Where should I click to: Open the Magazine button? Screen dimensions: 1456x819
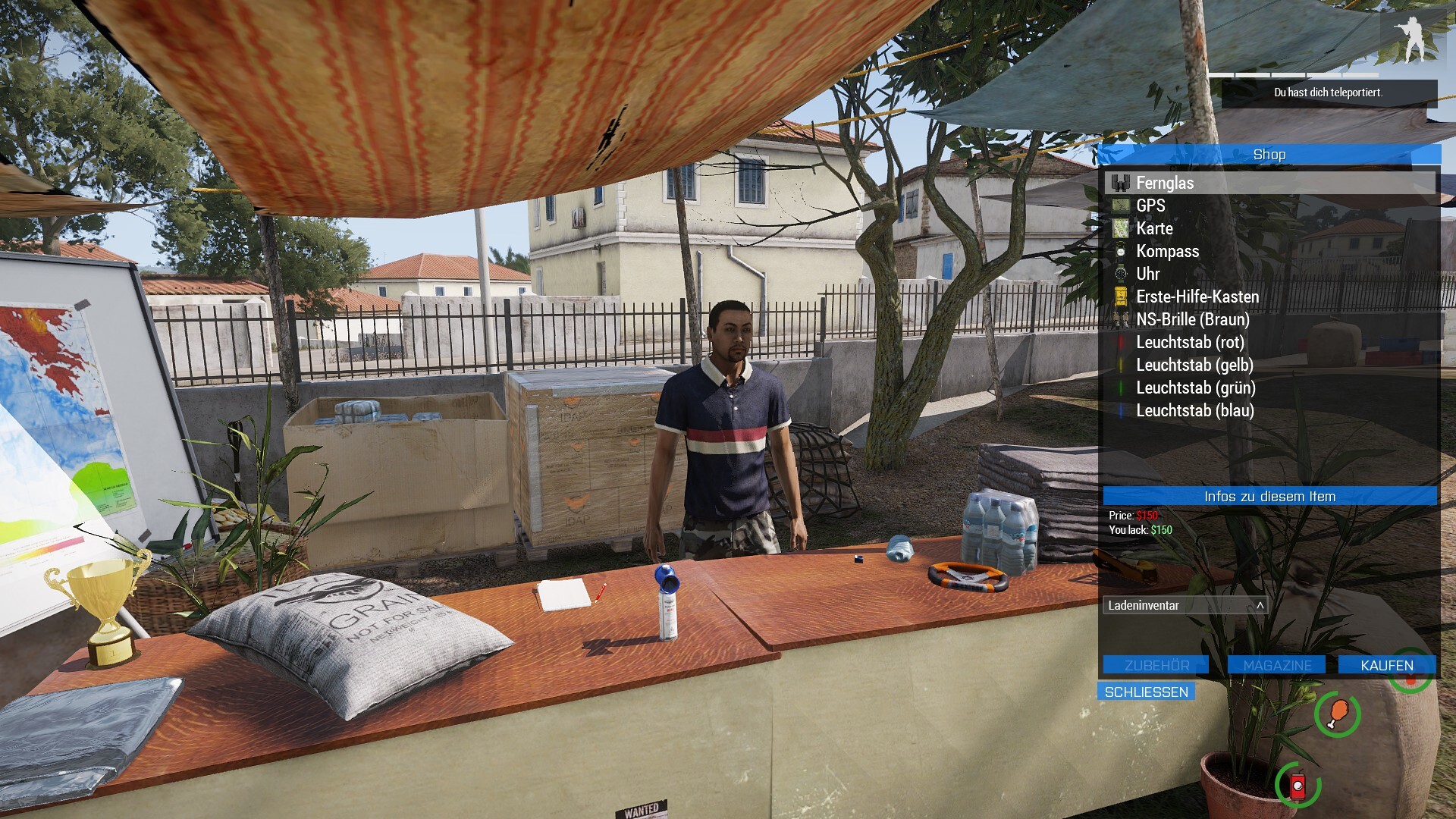tap(1277, 665)
